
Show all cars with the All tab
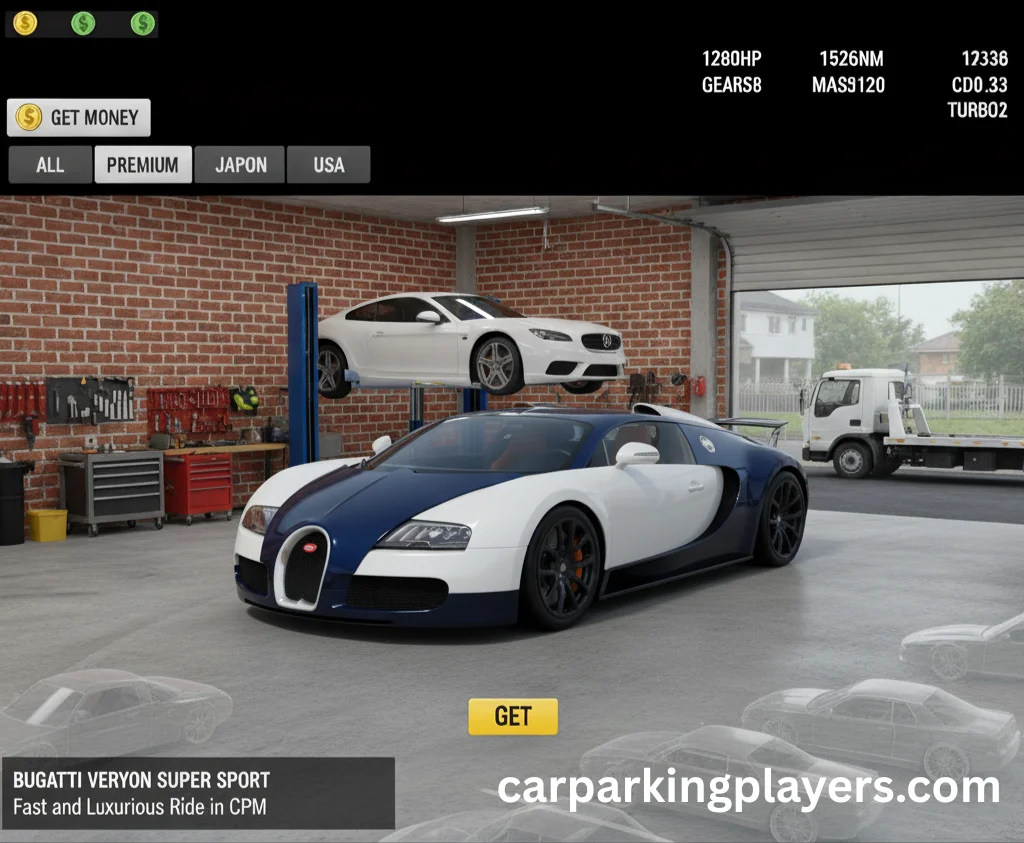click(x=50, y=165)
